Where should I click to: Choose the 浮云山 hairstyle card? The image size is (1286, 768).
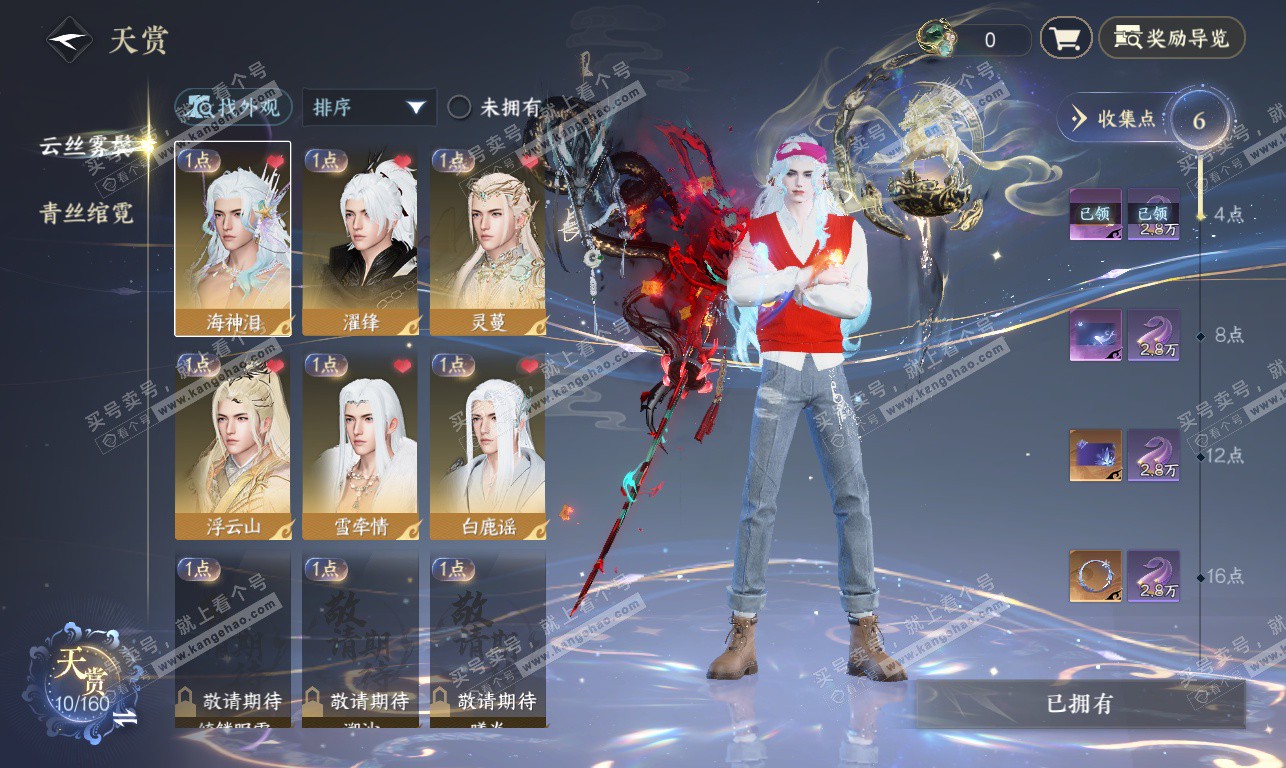(233, 444)
